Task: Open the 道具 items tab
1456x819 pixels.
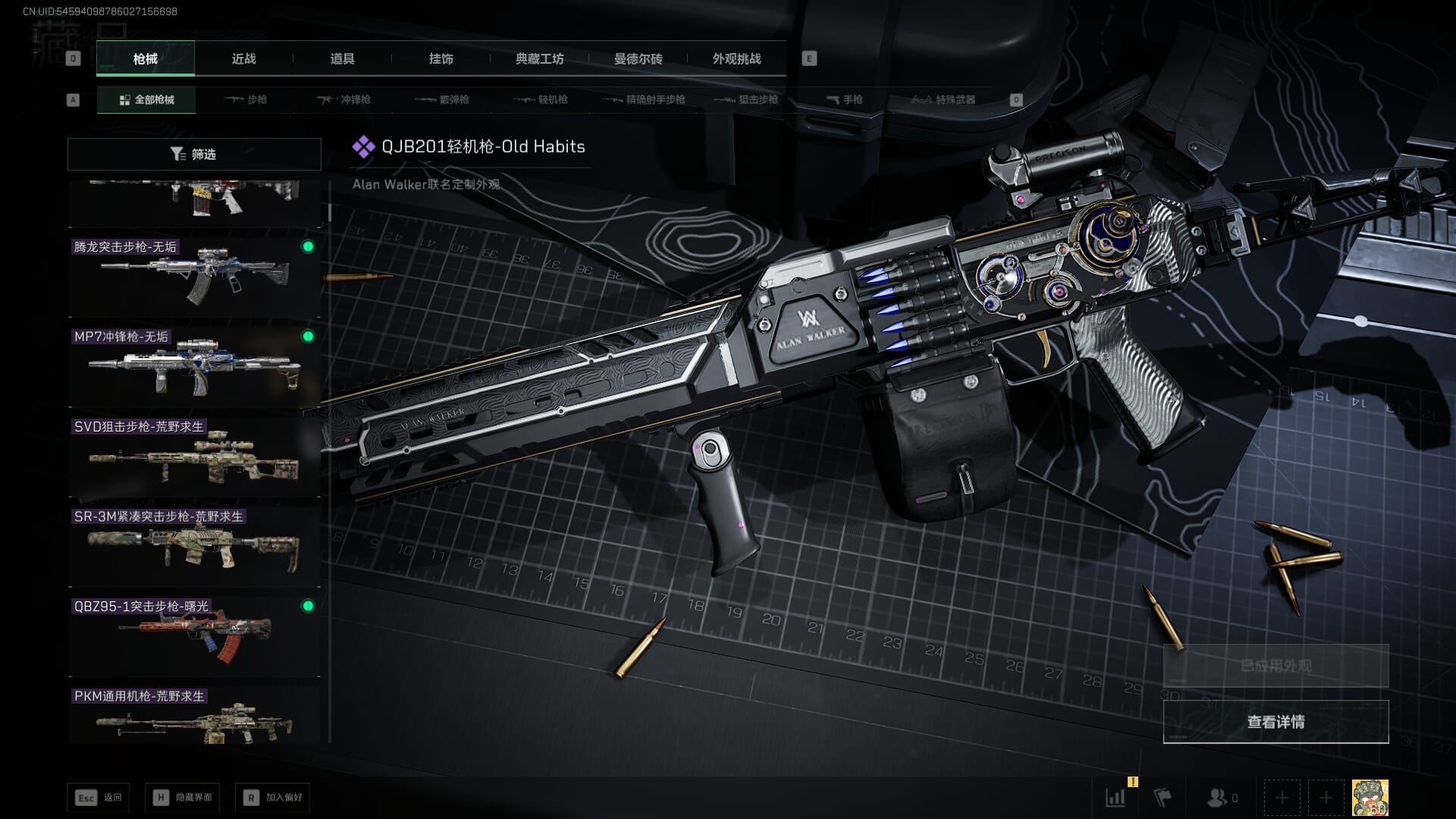Action: pyautogui.click(x=342, y=59)
